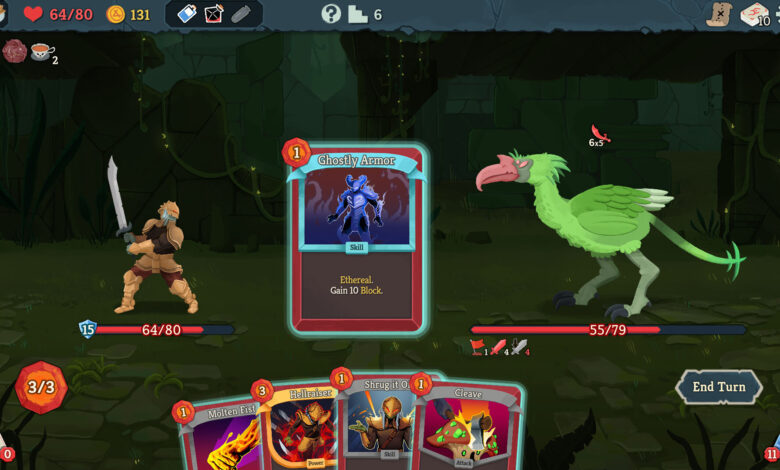Open the discard pile at bottom-right
Screen dimensions: 780x470
click(773, 452)
